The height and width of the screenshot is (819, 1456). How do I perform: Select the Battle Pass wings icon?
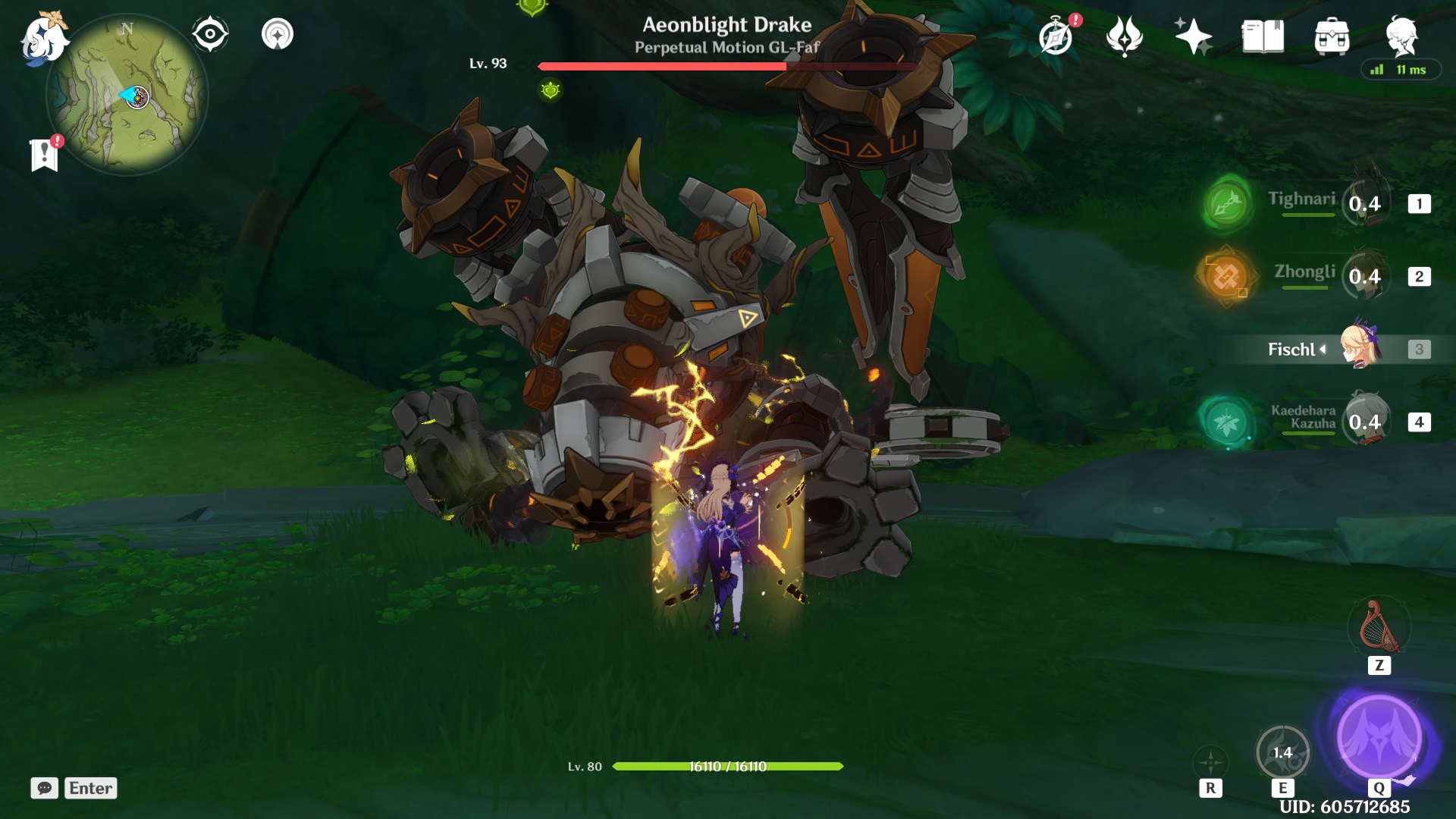coord(1125,34)
